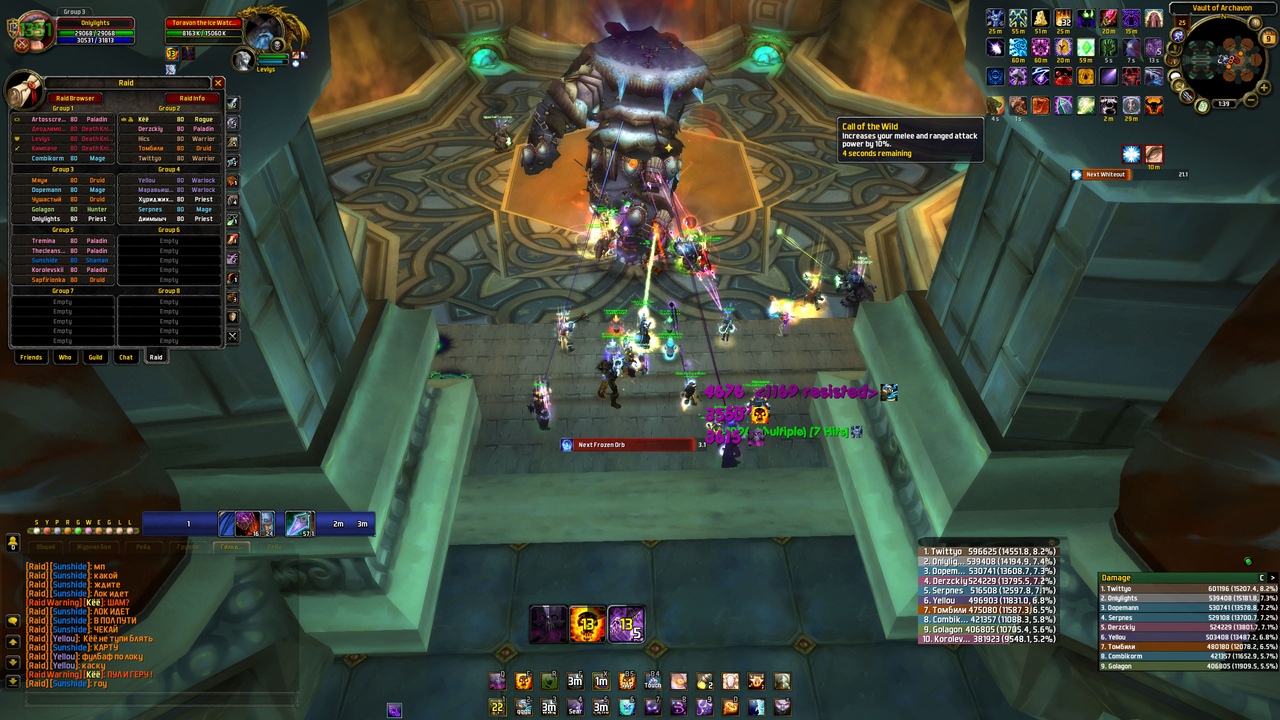Click the arrow button on Damage meter
This screenshot has height=720, width=1280.
(x=1262, y=577)
